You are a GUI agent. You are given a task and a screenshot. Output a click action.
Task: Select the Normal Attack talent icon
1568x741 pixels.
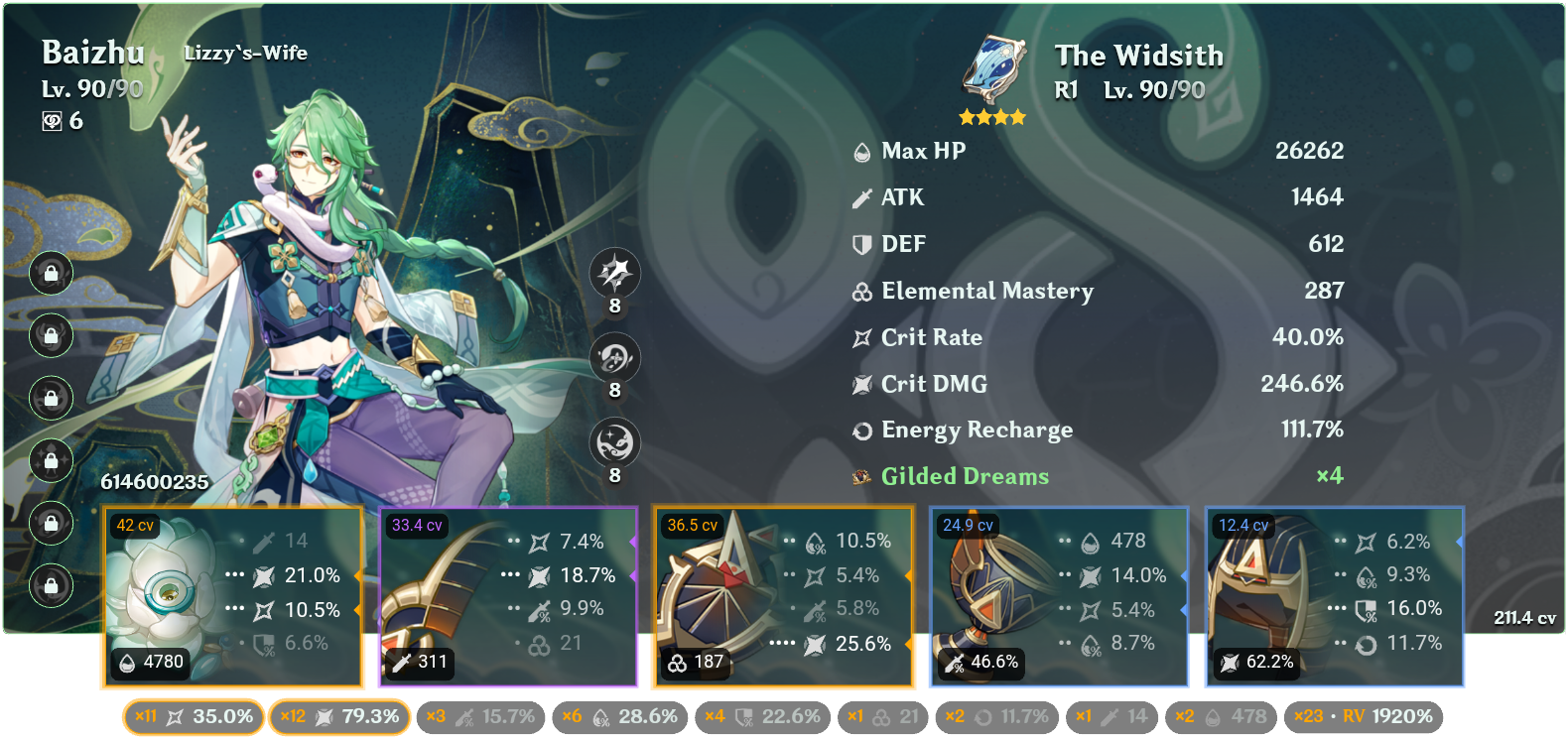coord(613,274)
